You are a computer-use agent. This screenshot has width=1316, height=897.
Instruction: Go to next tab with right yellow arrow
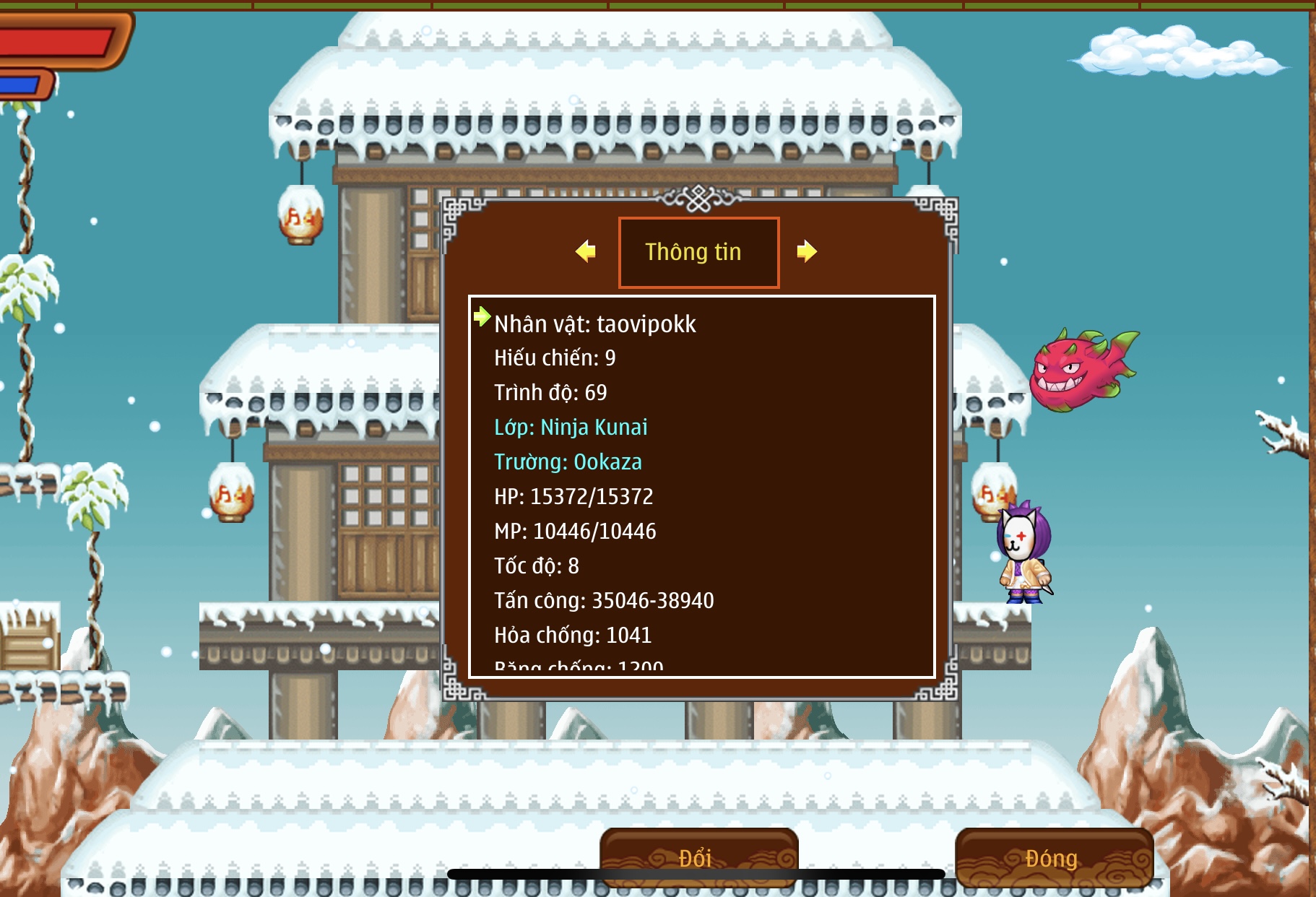[x=806, y=251]
